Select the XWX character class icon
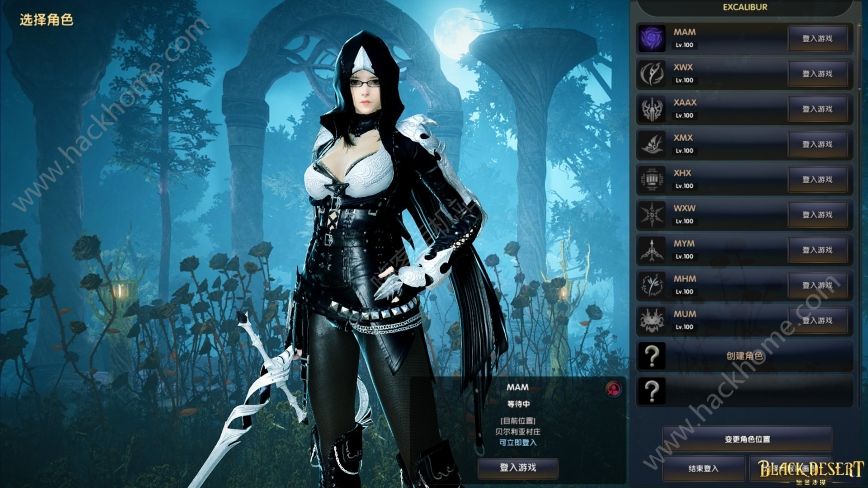 [x=652, y=73]
